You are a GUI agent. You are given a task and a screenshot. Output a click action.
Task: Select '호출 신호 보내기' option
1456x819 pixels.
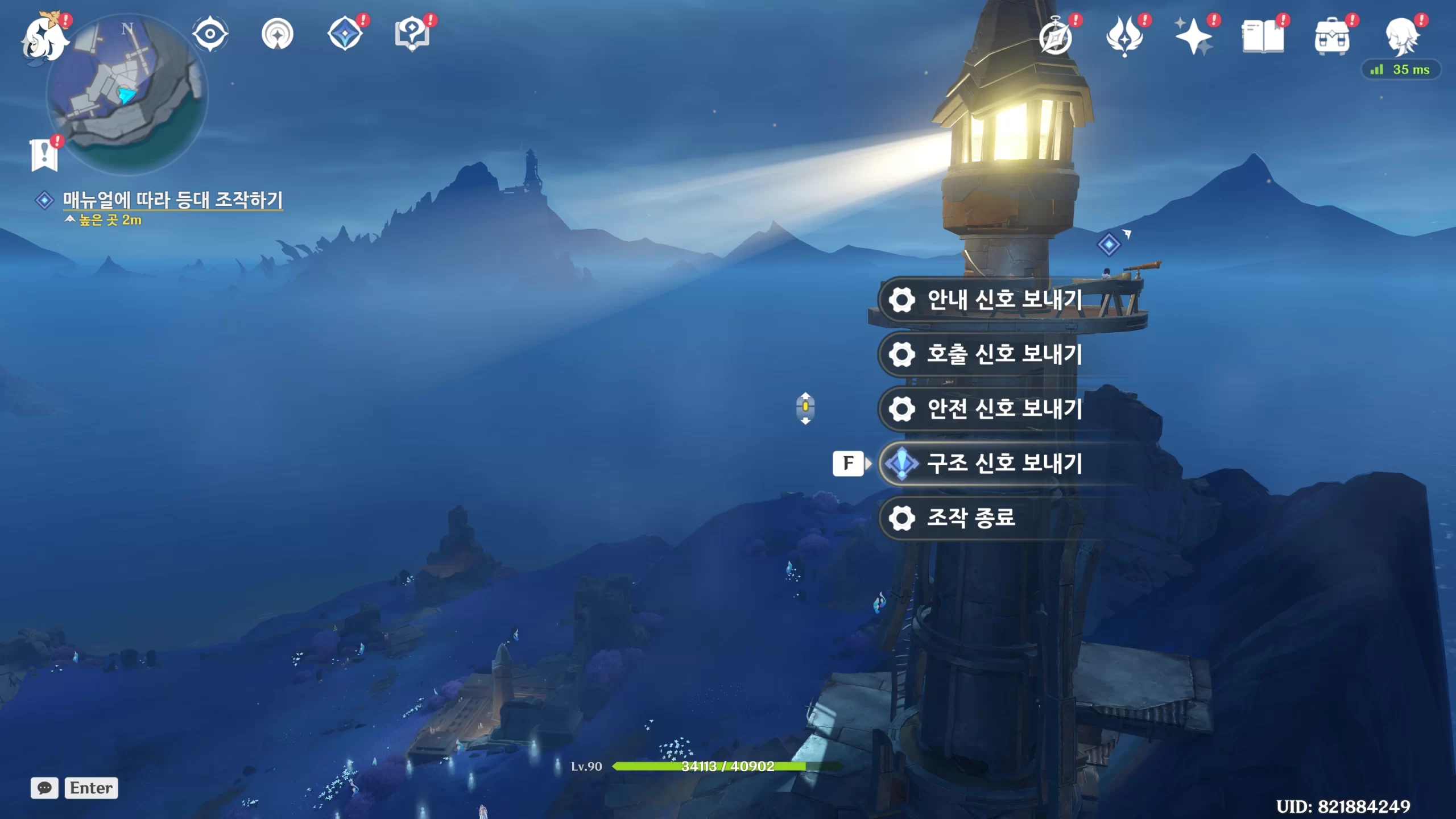coord(1004,354)
